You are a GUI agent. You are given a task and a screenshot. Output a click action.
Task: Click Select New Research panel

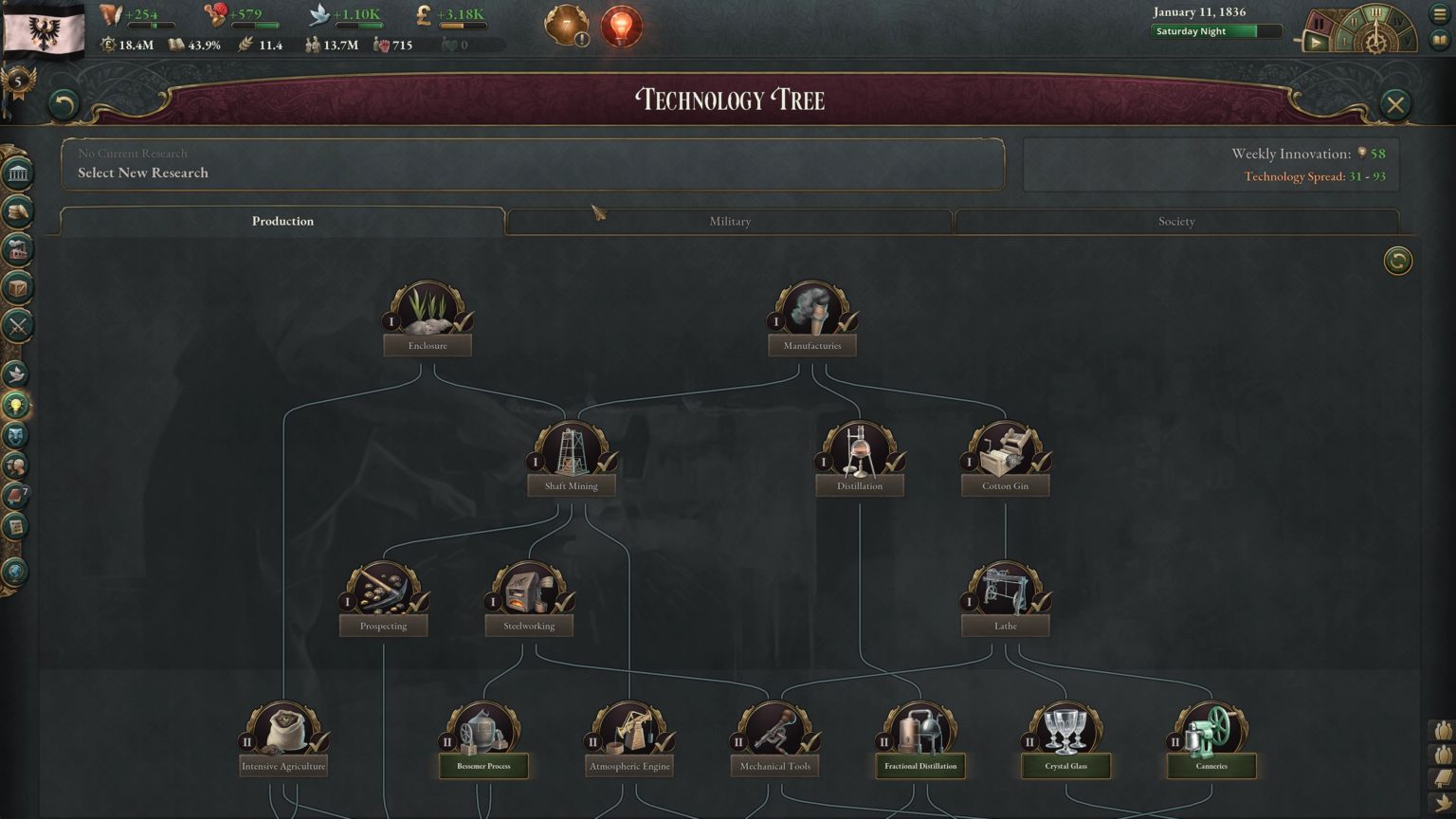pyautogui.click(x=532, y=164)
